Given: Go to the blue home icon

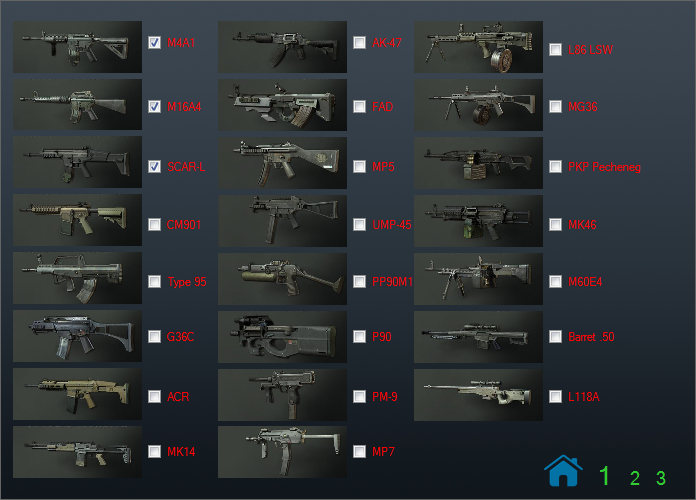Looking at the screenshot, I should tap(563, 470).
